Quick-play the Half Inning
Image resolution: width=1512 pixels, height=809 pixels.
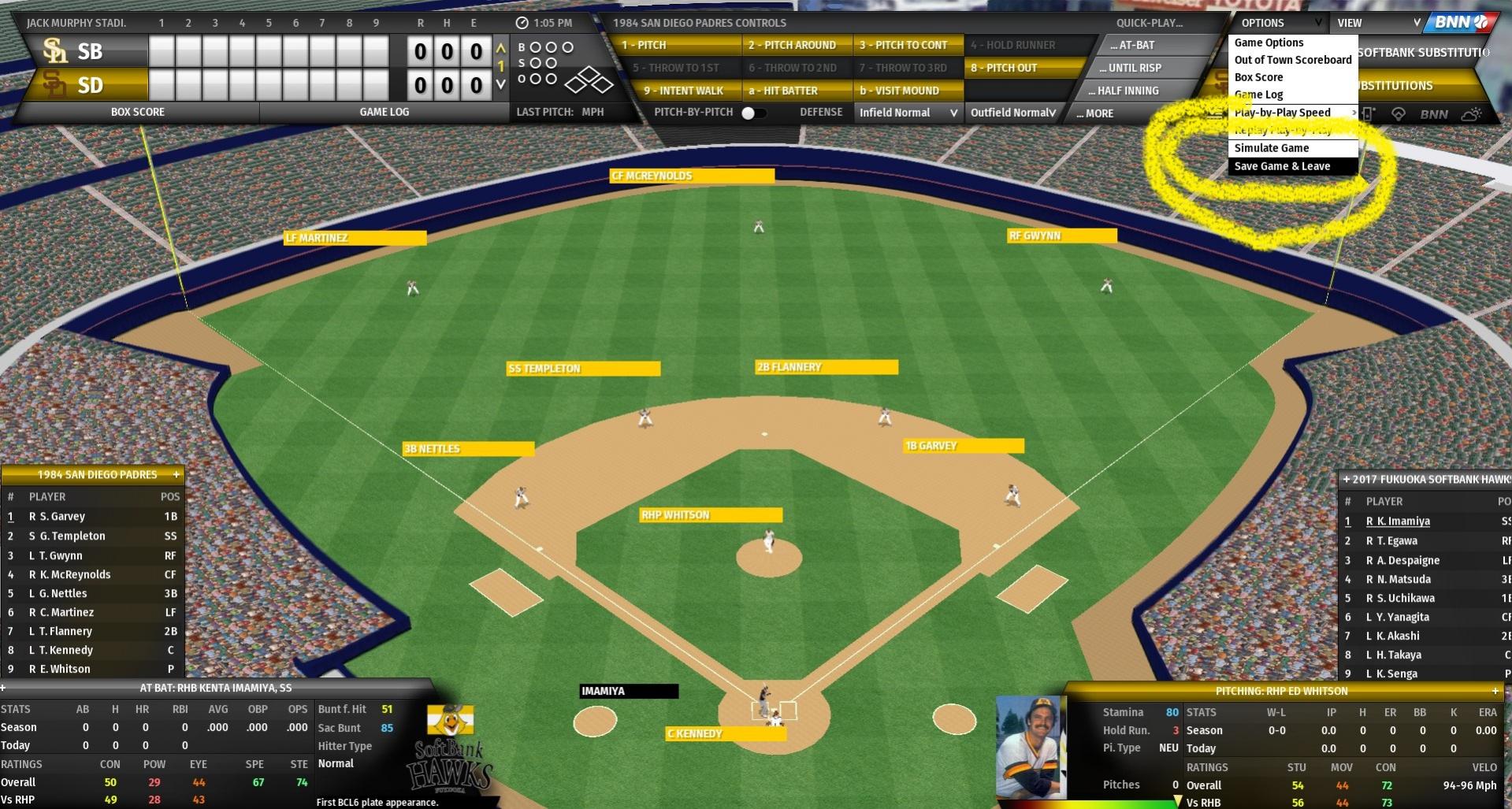[1131, 91]
